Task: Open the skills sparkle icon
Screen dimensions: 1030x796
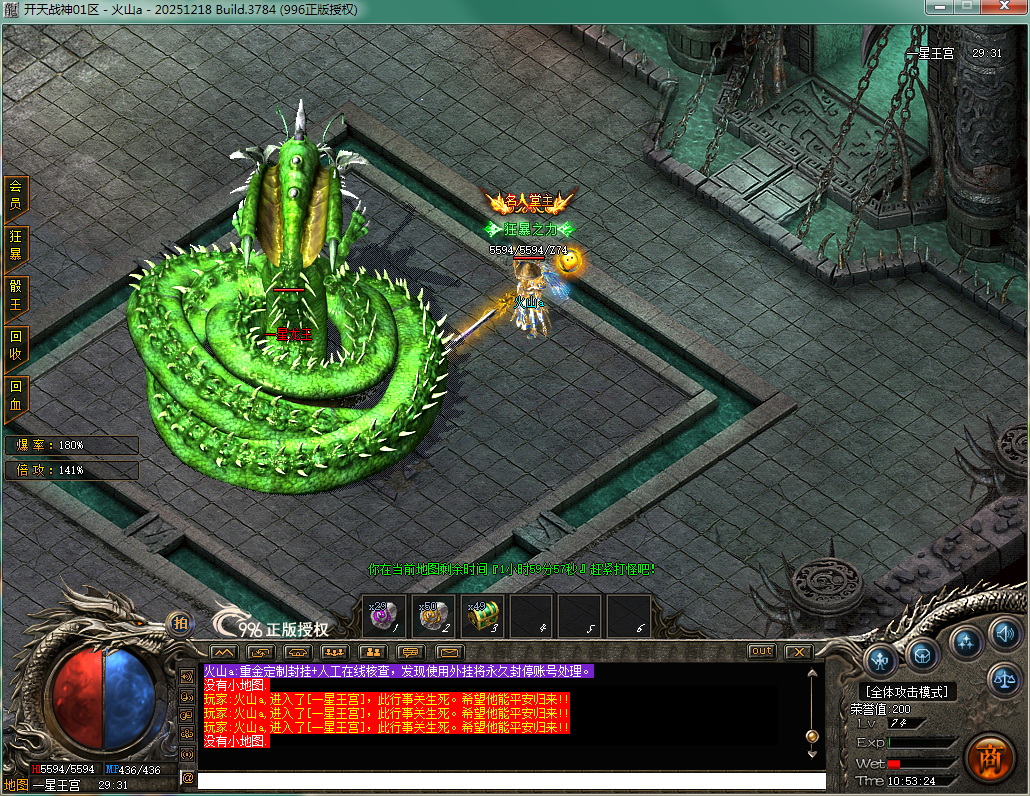Action: [x=965, y=641]
